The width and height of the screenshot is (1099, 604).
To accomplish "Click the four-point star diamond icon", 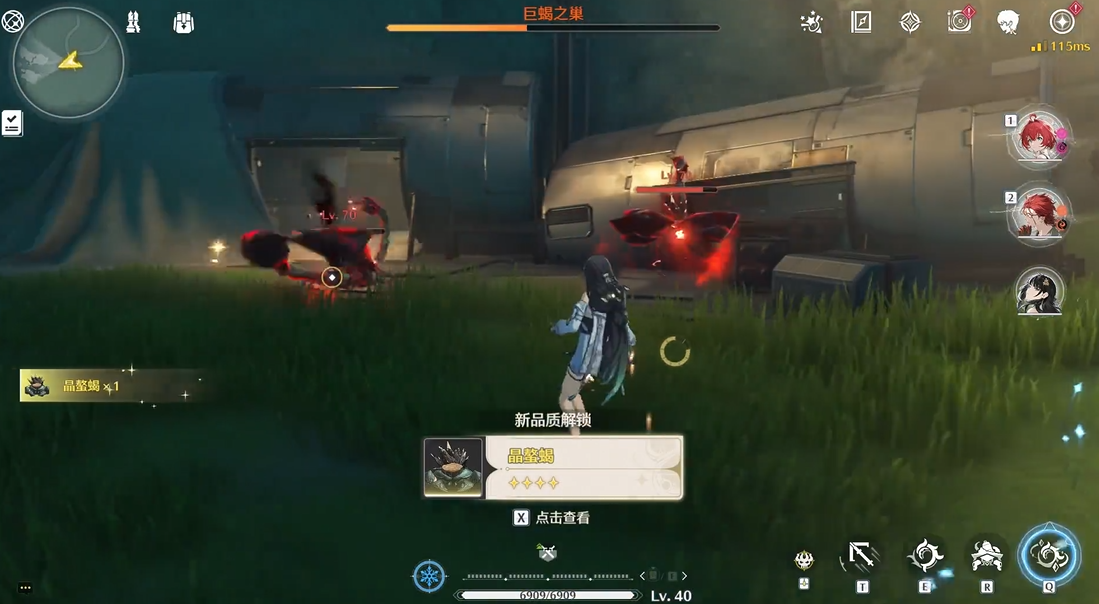I will coord(910,22).
